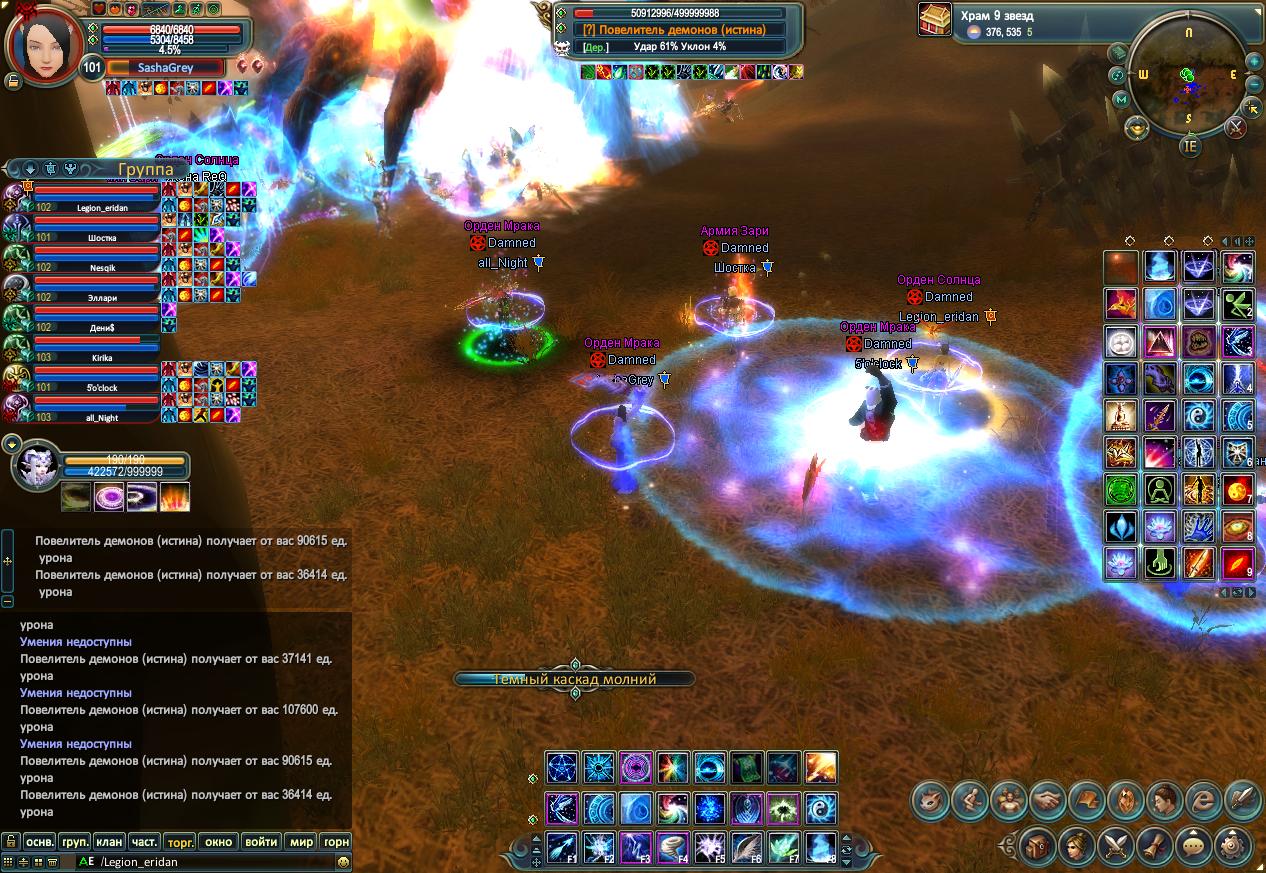Image resolution: width=1266 pixels, height=873 pixels.
Task: Select the 'торг.' trade chat tab
Action: click(x=180, y=842)
